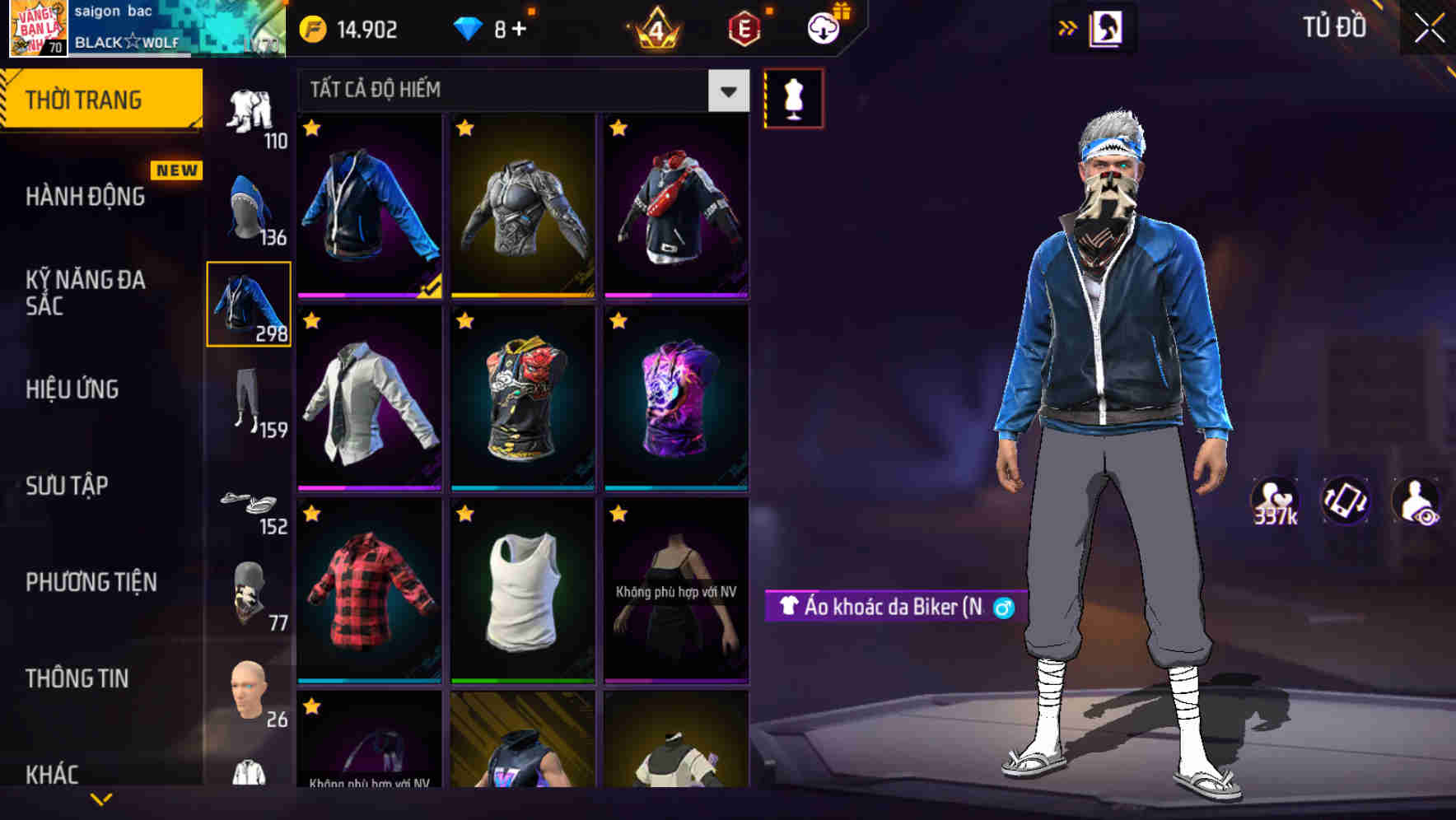Click the cloud gift download icon
Image resolution: width=1456 pixels, height=820 pixels.
coord(824,28)
